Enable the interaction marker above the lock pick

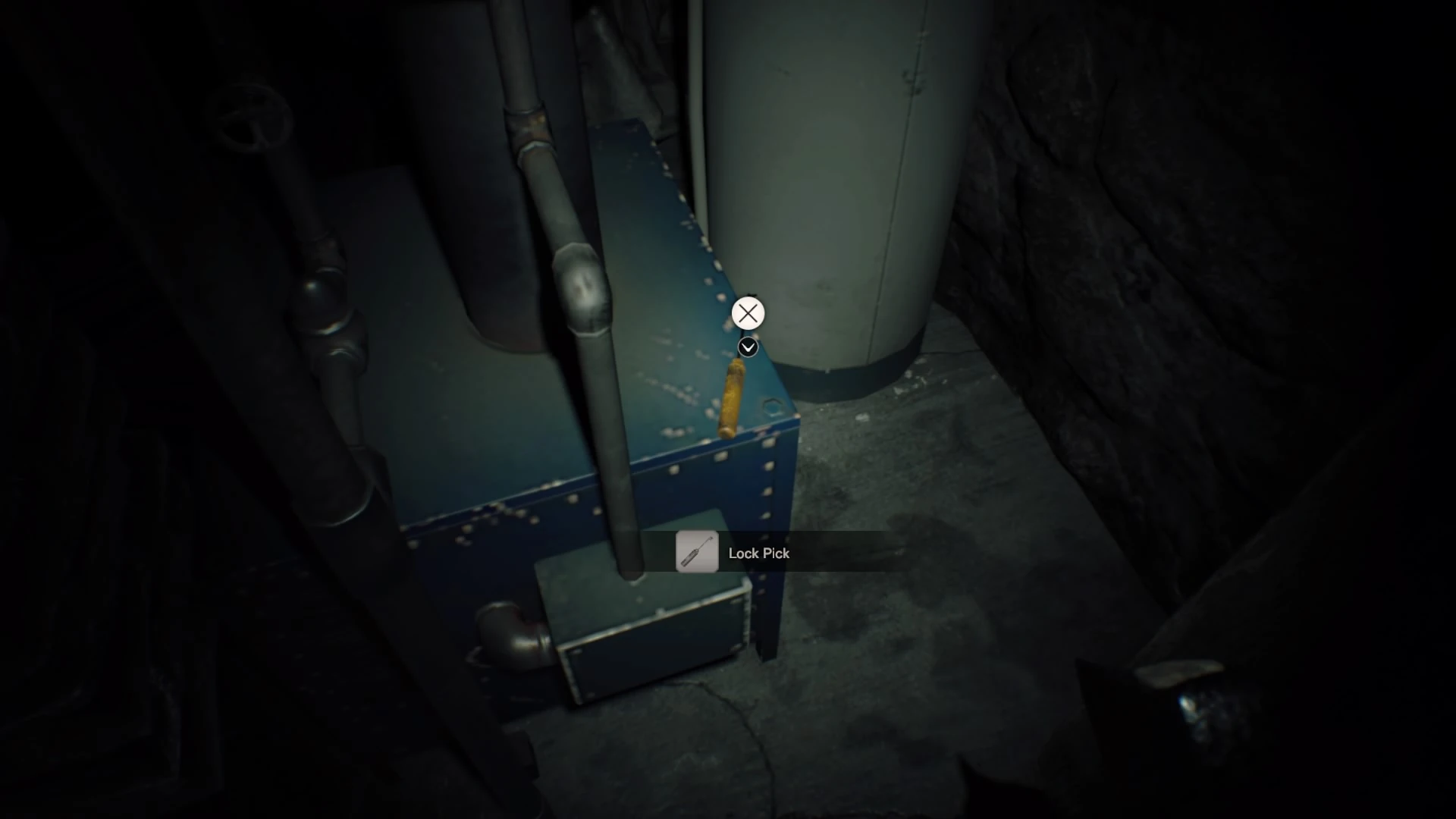coord(748,313)
